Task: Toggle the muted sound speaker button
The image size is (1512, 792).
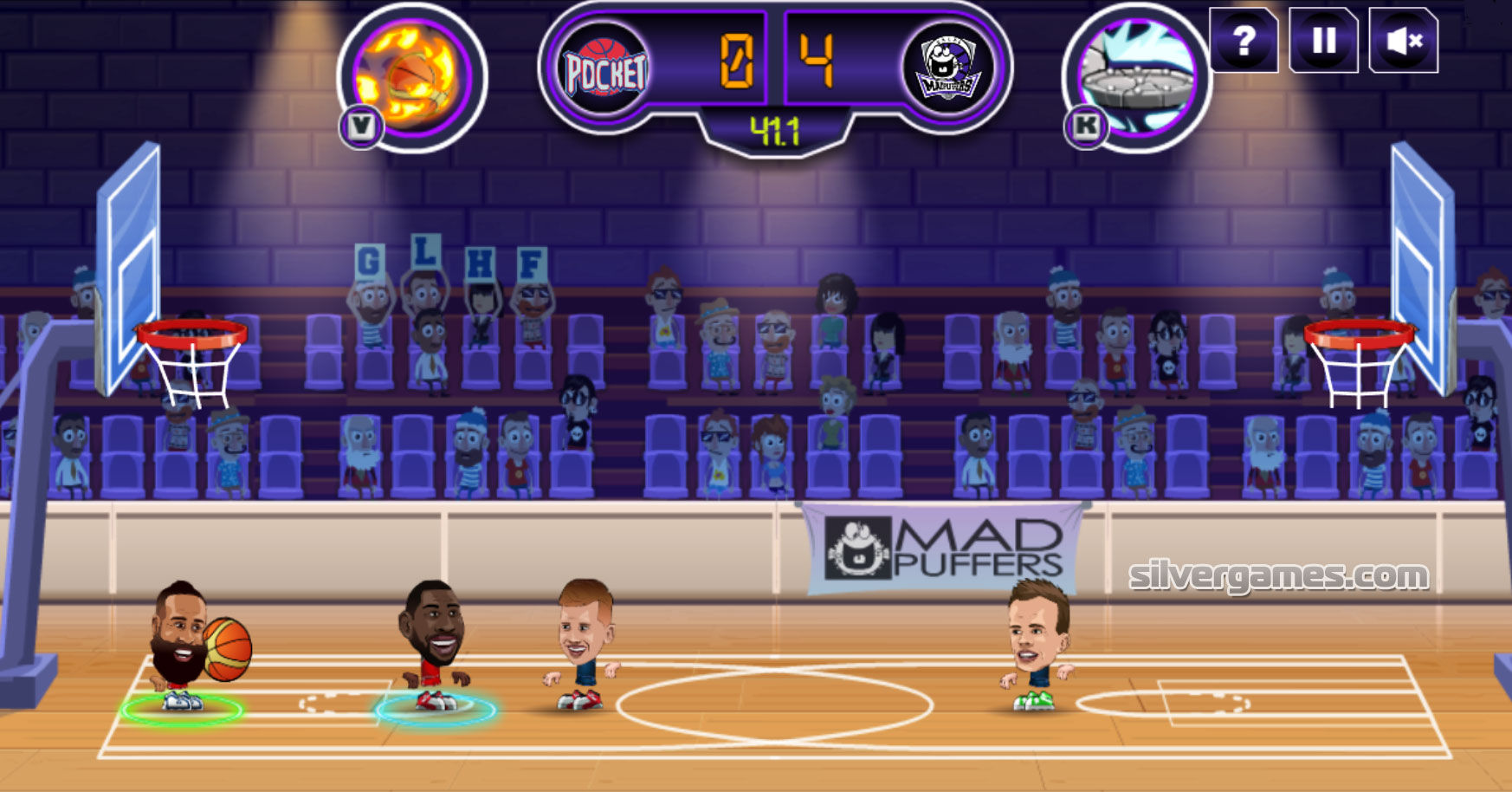Action: tap(1403, 41)
